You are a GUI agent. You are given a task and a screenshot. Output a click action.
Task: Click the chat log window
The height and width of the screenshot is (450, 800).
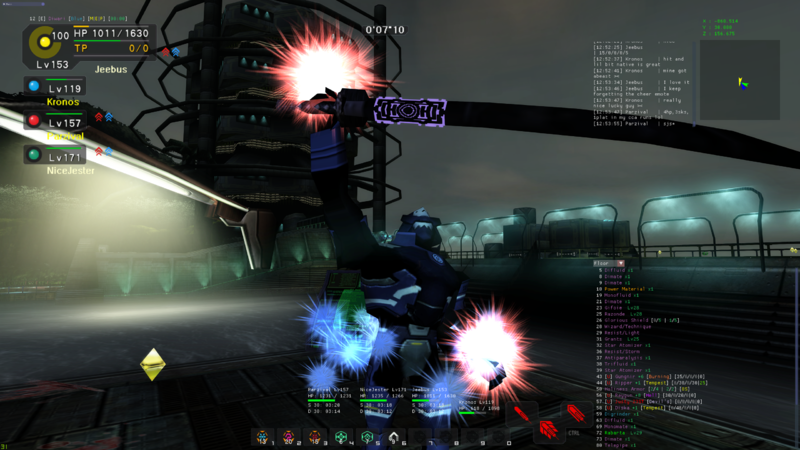pyautogui.click(x=640, y=82)
